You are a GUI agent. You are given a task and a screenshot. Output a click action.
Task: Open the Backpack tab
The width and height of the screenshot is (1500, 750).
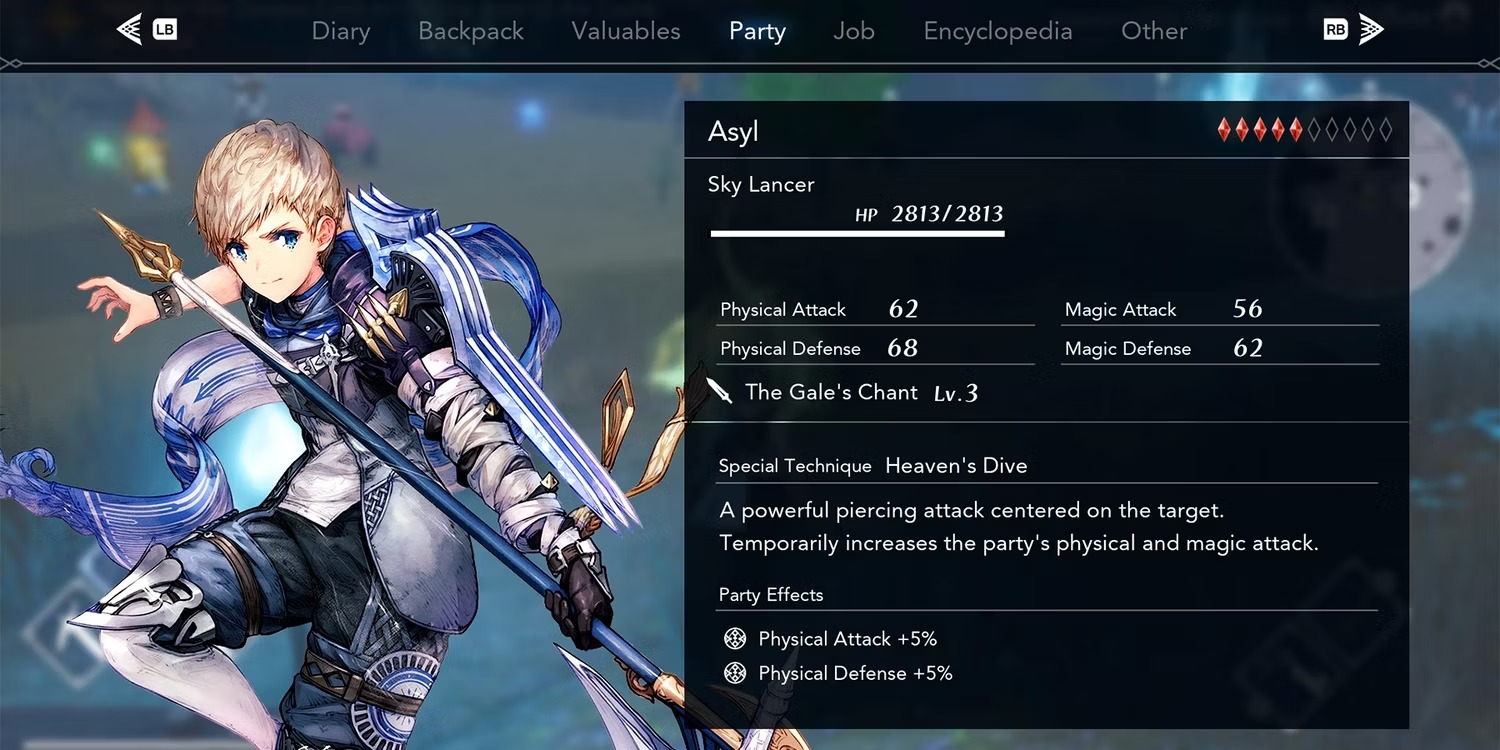tap(471, 31)
